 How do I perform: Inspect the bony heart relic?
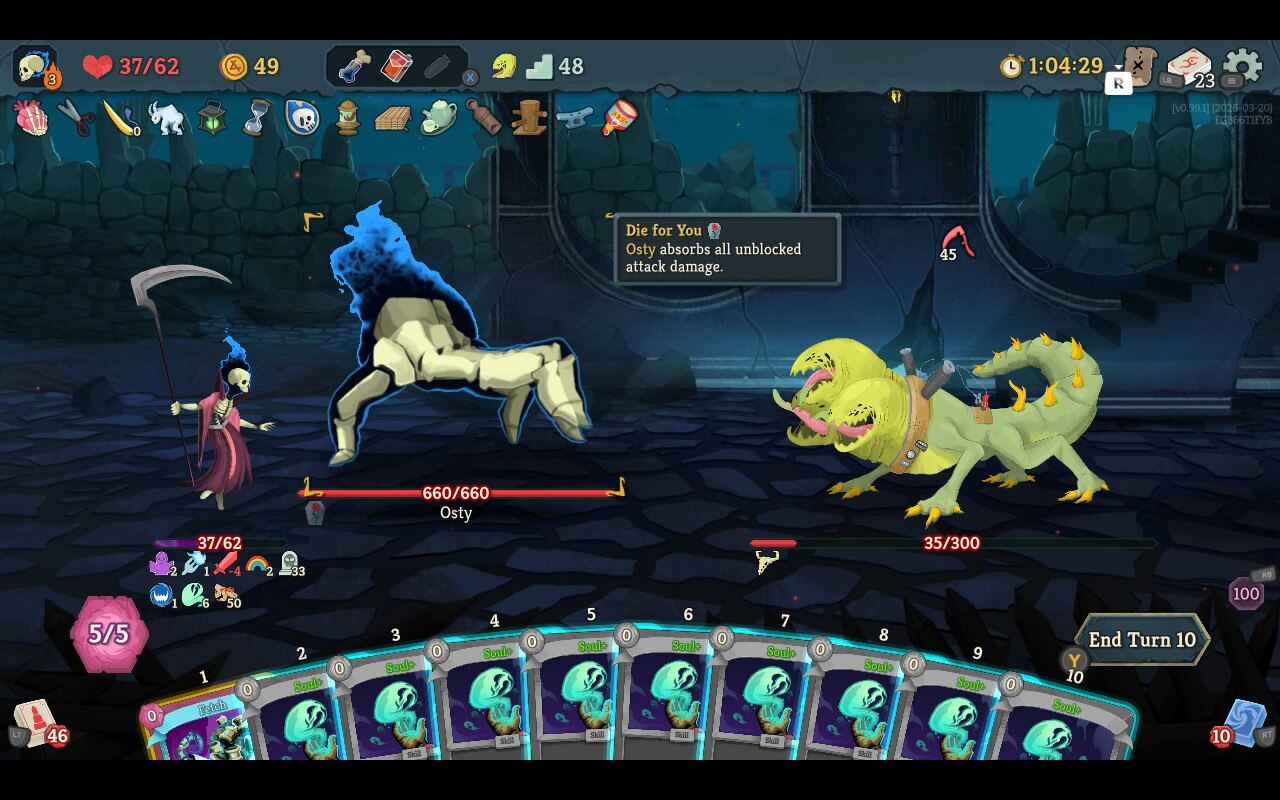(31, 118)
